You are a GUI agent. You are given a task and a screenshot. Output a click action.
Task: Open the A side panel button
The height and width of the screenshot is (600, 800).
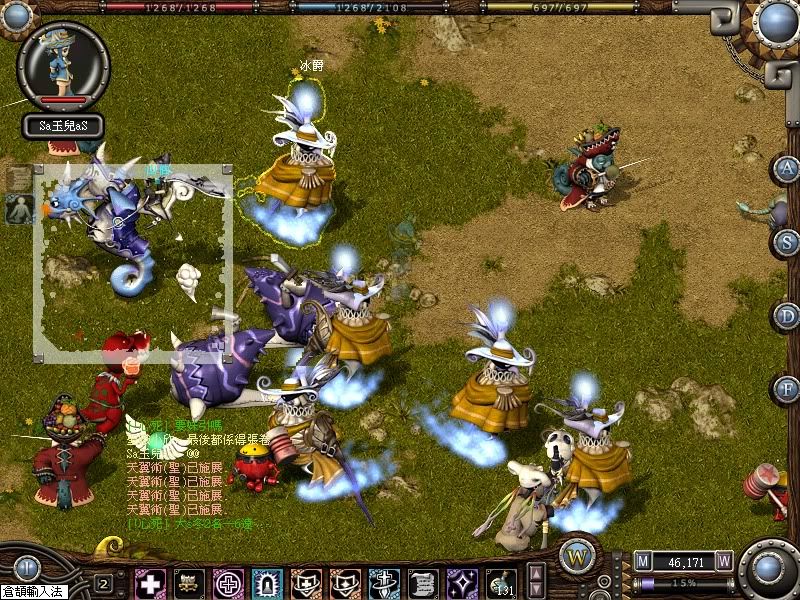click(787, 168)
